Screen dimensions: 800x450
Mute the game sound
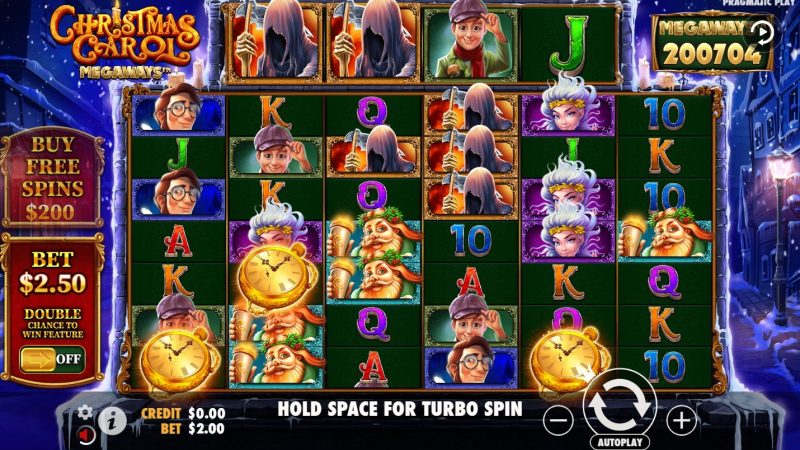click(86, 432)
